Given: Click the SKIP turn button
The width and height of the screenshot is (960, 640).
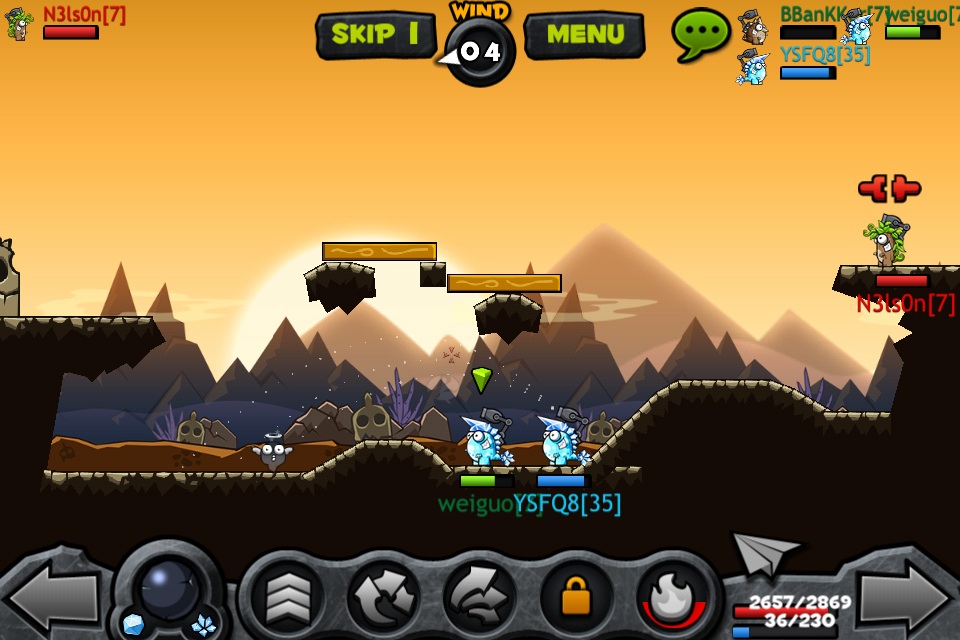Looking at the screenshot, I should coord(375,35).
